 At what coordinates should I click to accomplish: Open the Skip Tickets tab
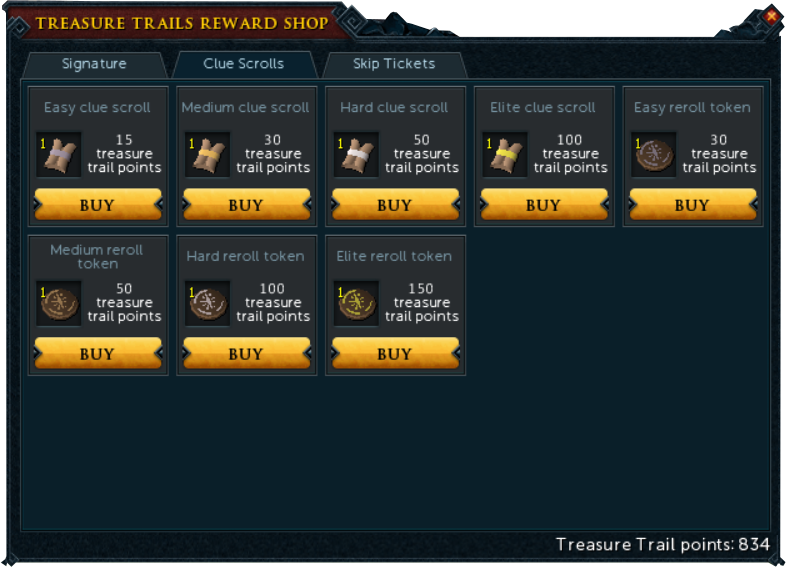coord(394,64)
